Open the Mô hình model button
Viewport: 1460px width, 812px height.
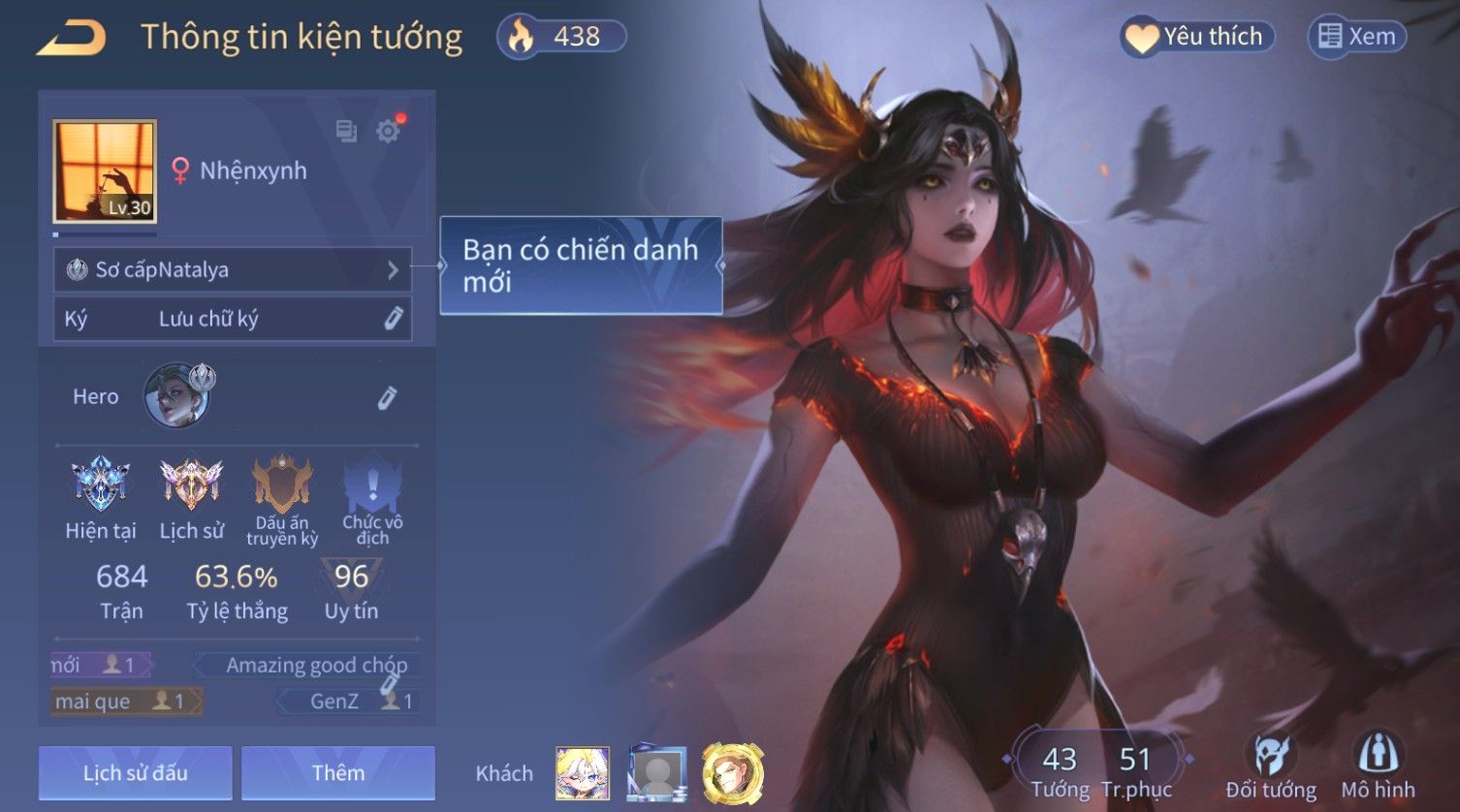[x=1378, y=767]
